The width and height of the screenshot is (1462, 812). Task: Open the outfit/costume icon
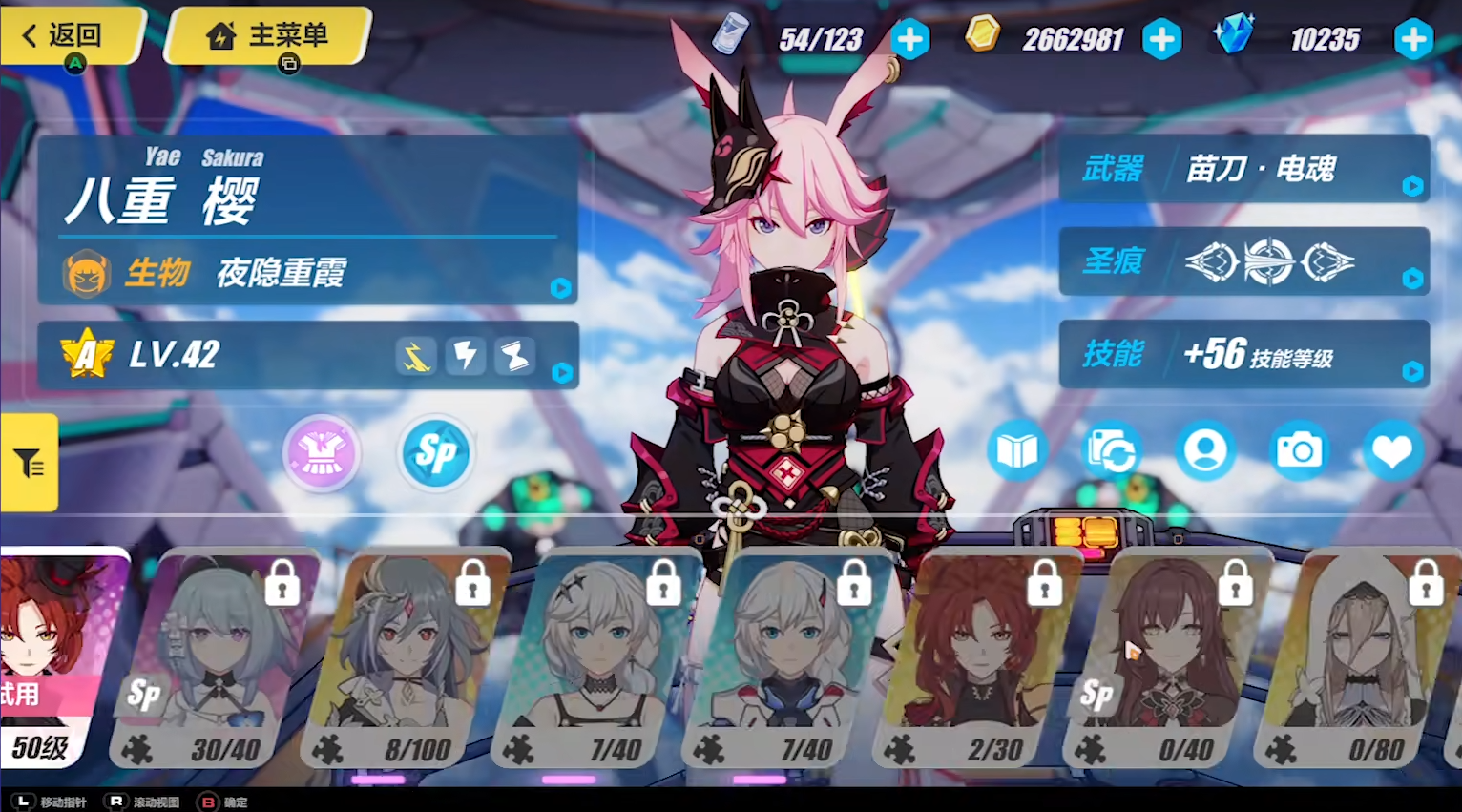(x=321, y=452)
